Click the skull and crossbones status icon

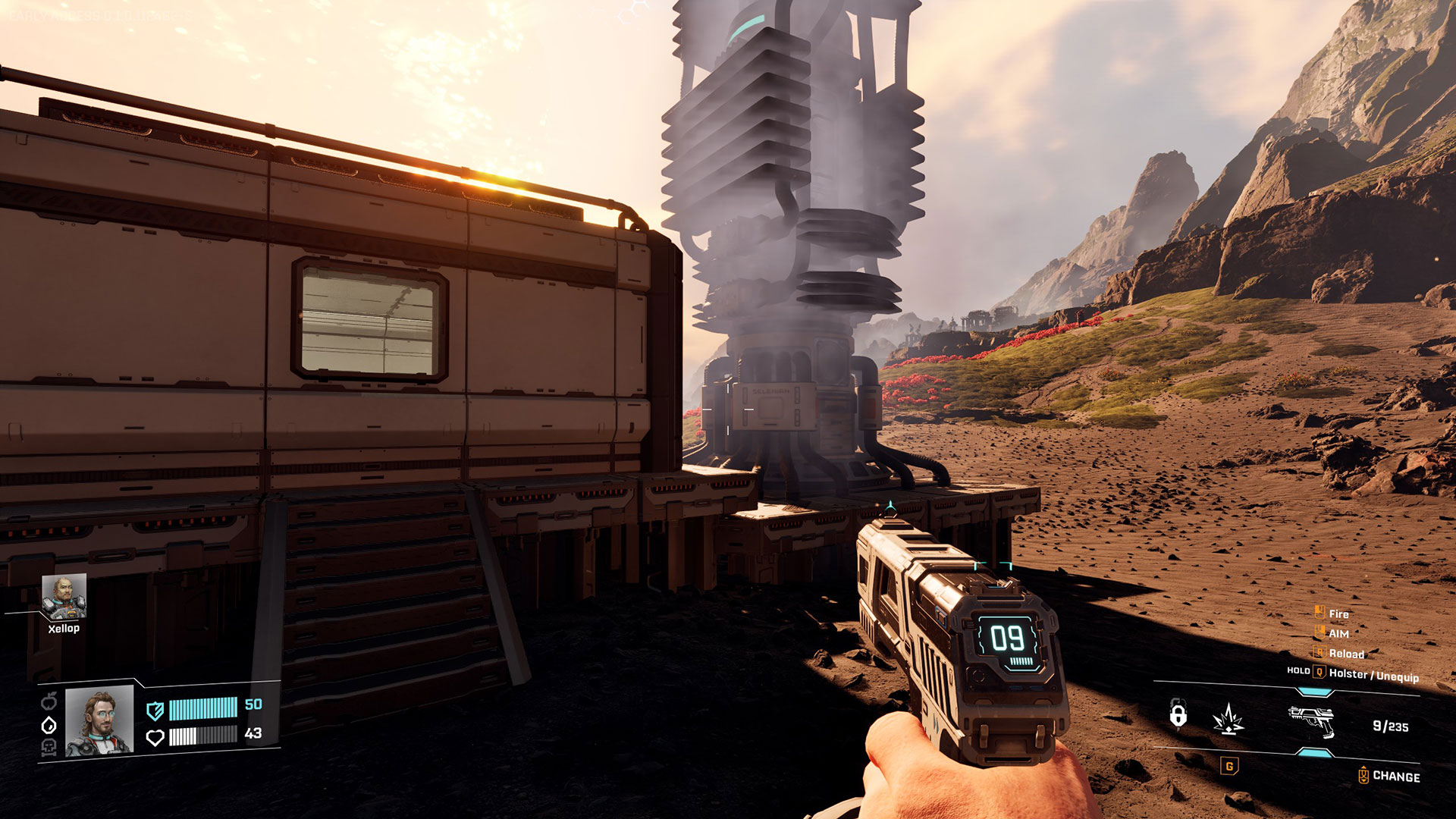click(x=49, y=748)
